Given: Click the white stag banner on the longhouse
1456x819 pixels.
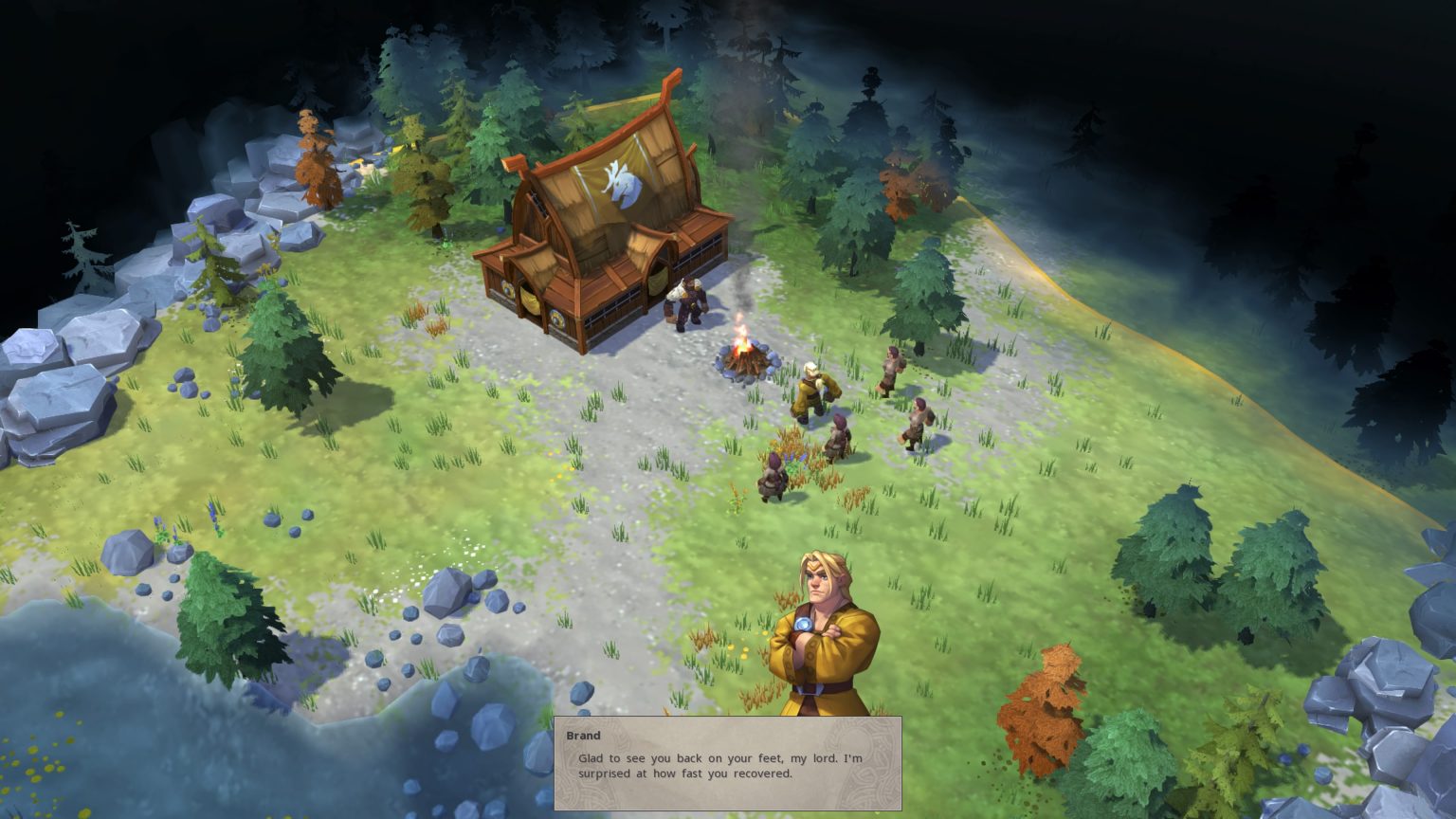Looking at the screenshot, I should point(622,184).
